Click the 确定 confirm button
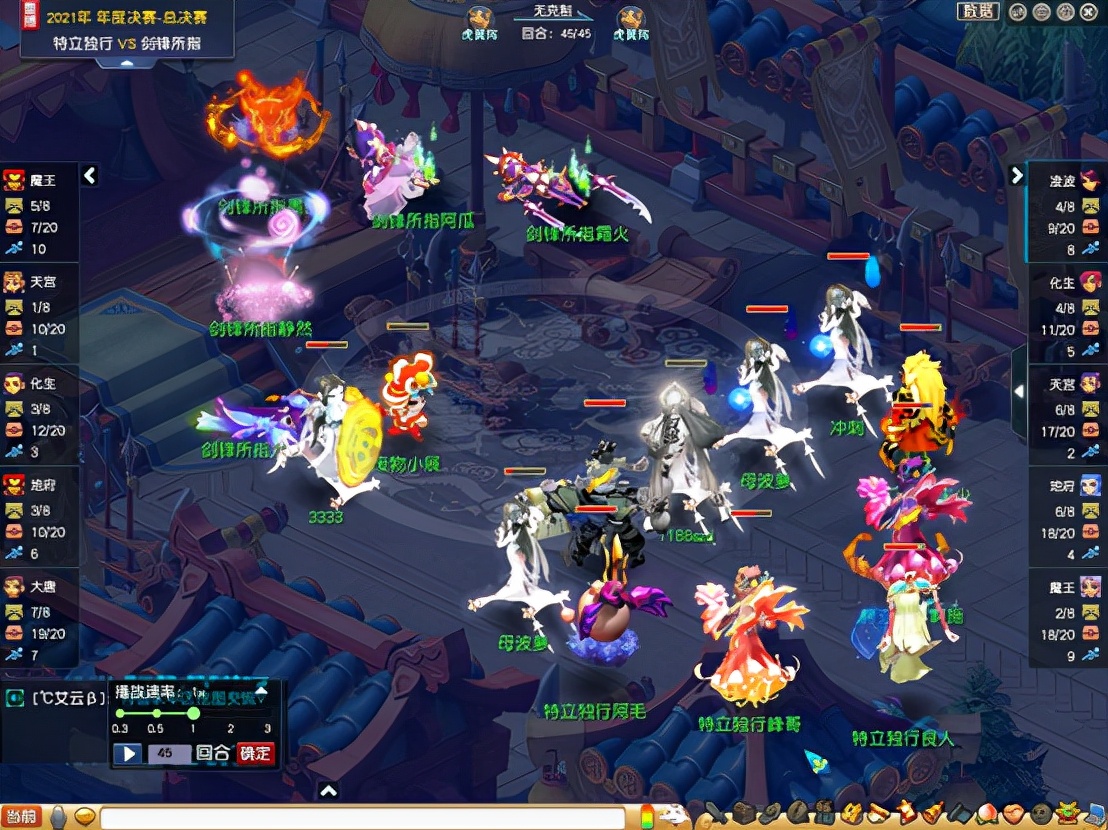Screen dimensions: 1108x830 255,753
